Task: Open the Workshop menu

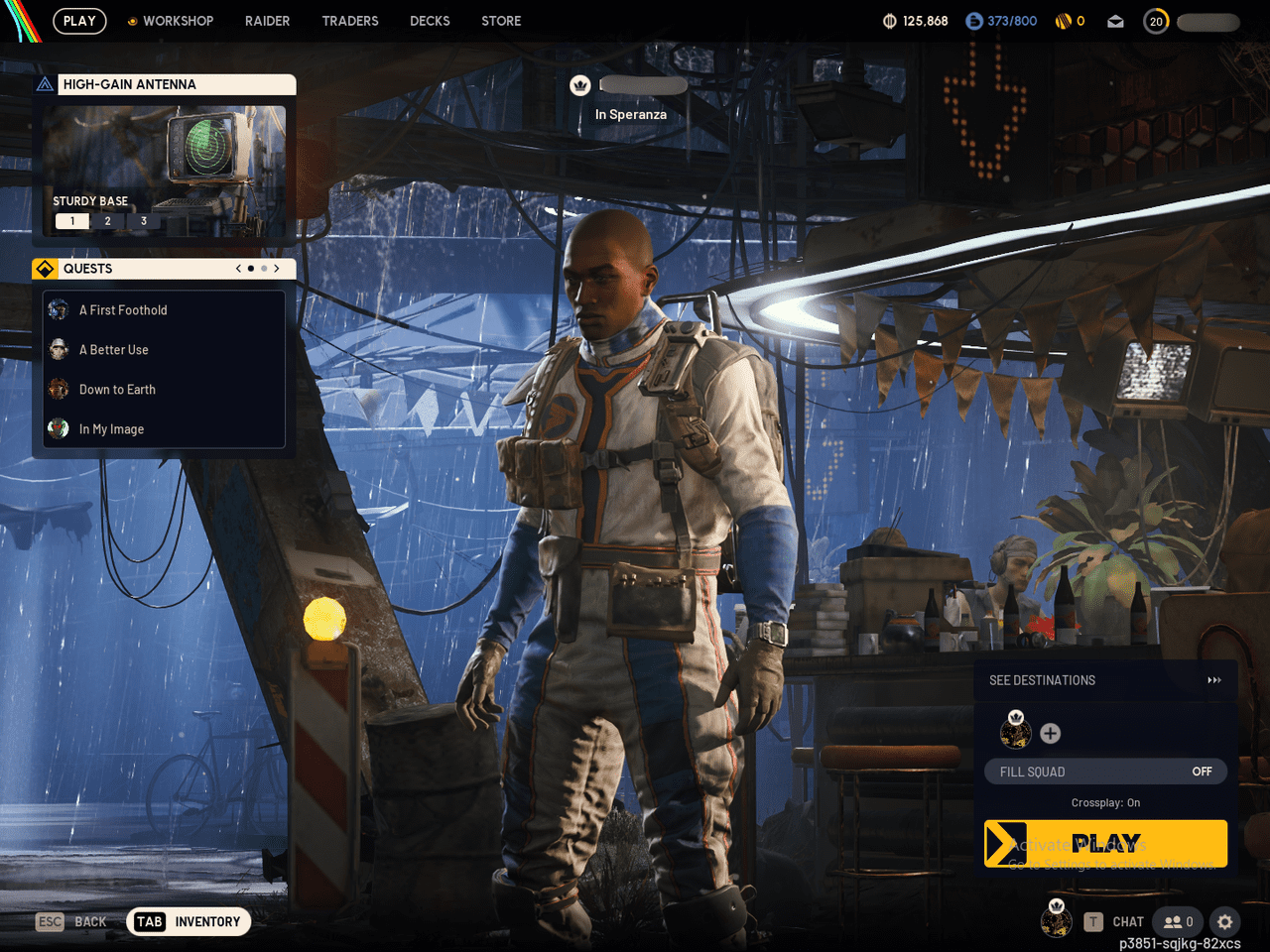Action: (x=170, y=21)
